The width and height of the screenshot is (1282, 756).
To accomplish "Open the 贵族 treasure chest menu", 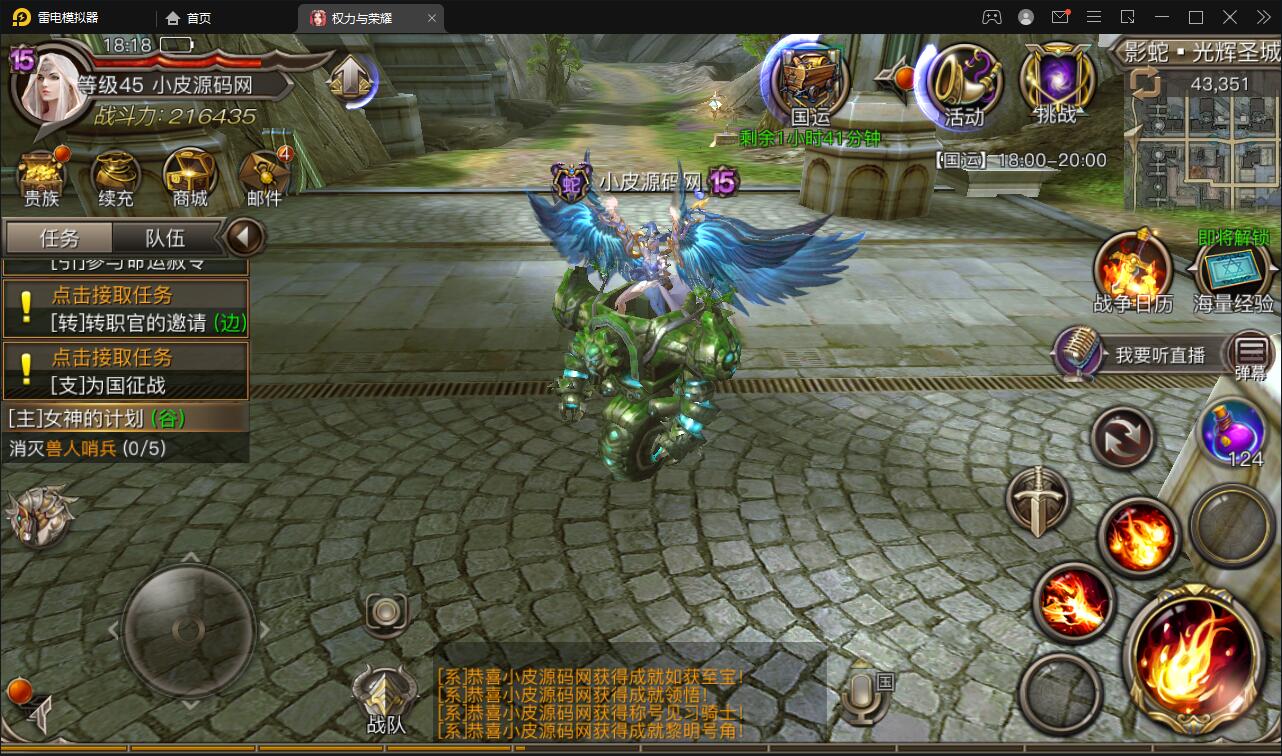I will tap(42, 177).
